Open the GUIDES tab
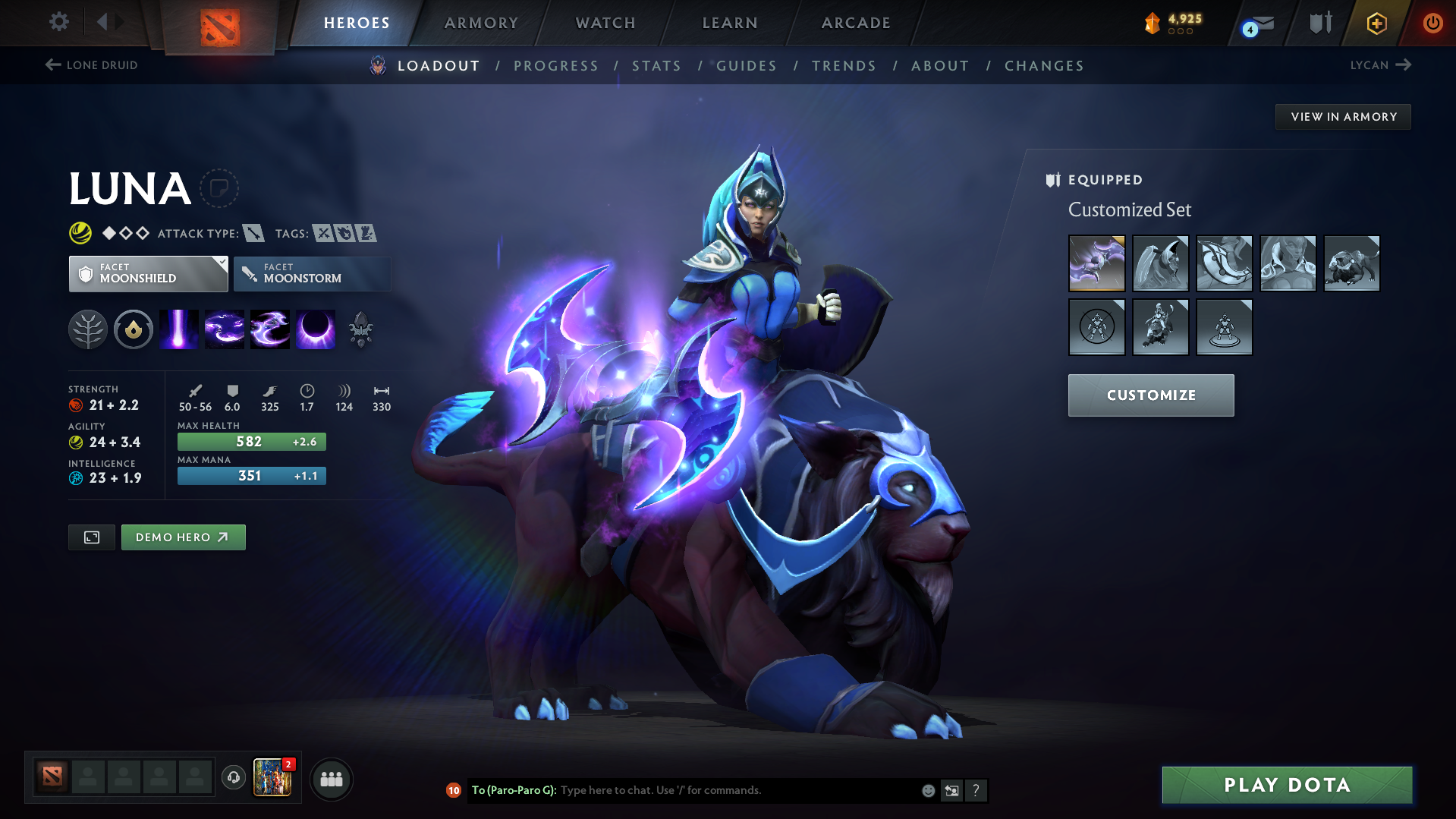The image size is (1456, 819). point(746,66)
